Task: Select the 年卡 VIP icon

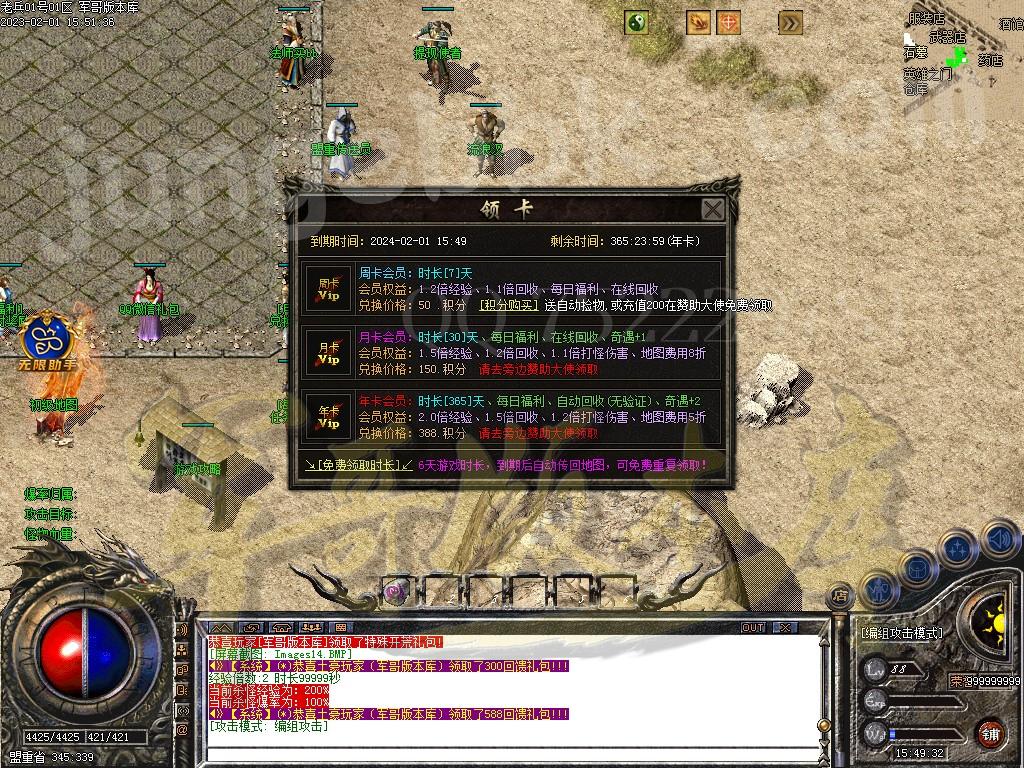Action: pos(329,417)
